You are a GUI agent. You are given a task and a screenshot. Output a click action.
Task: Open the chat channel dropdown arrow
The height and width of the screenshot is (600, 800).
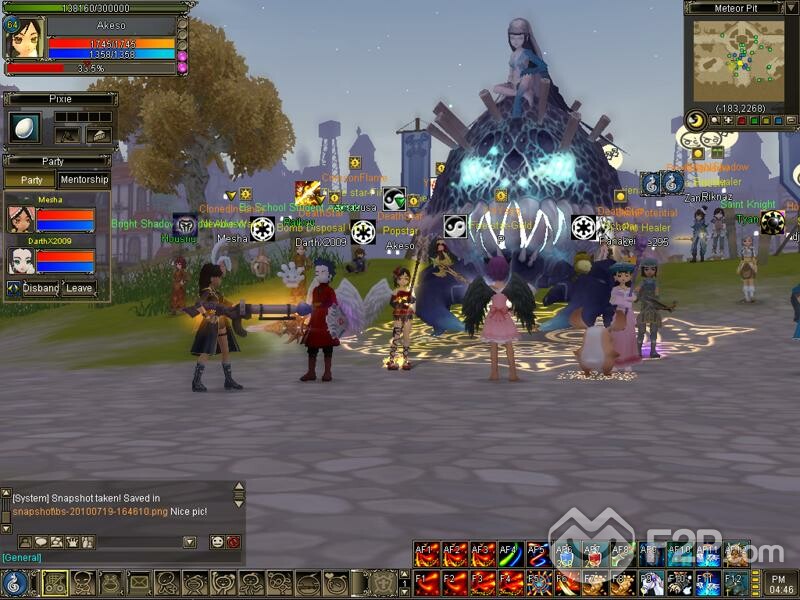pos(190,542)
